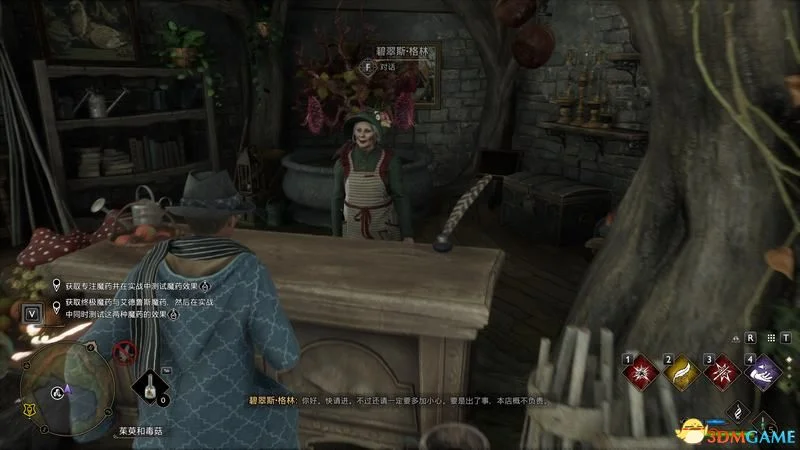This screenshot has height=450, width=800.
Task: Activate the purple hand spell in slot 4
Action: coord(762,371)
